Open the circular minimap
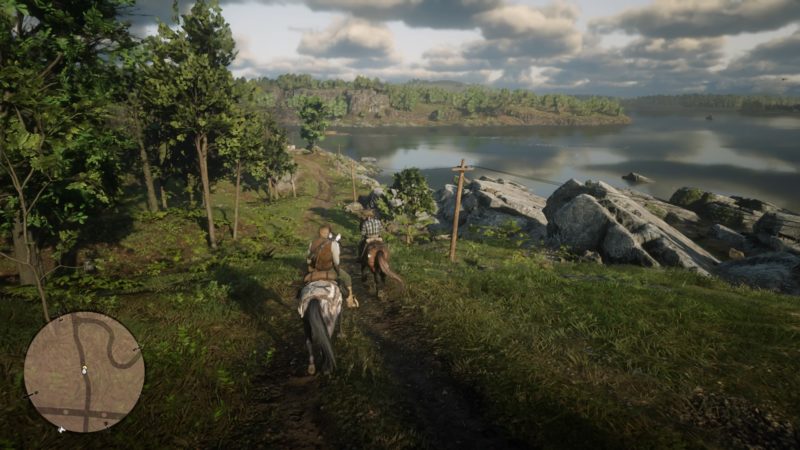This screenshot has height=450, width=800. [84, 371]
